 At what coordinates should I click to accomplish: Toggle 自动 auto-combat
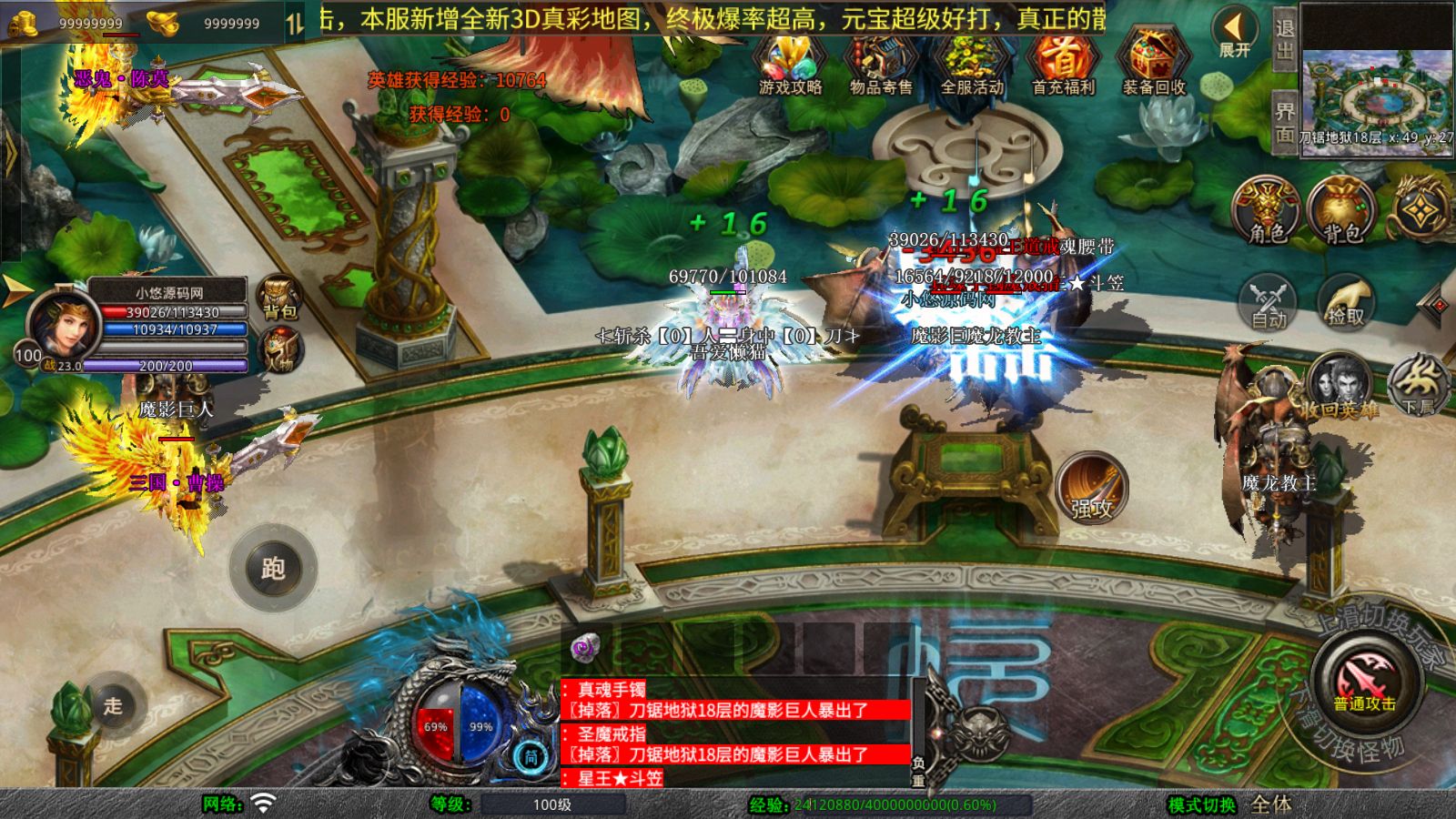tap(1269, 302)
